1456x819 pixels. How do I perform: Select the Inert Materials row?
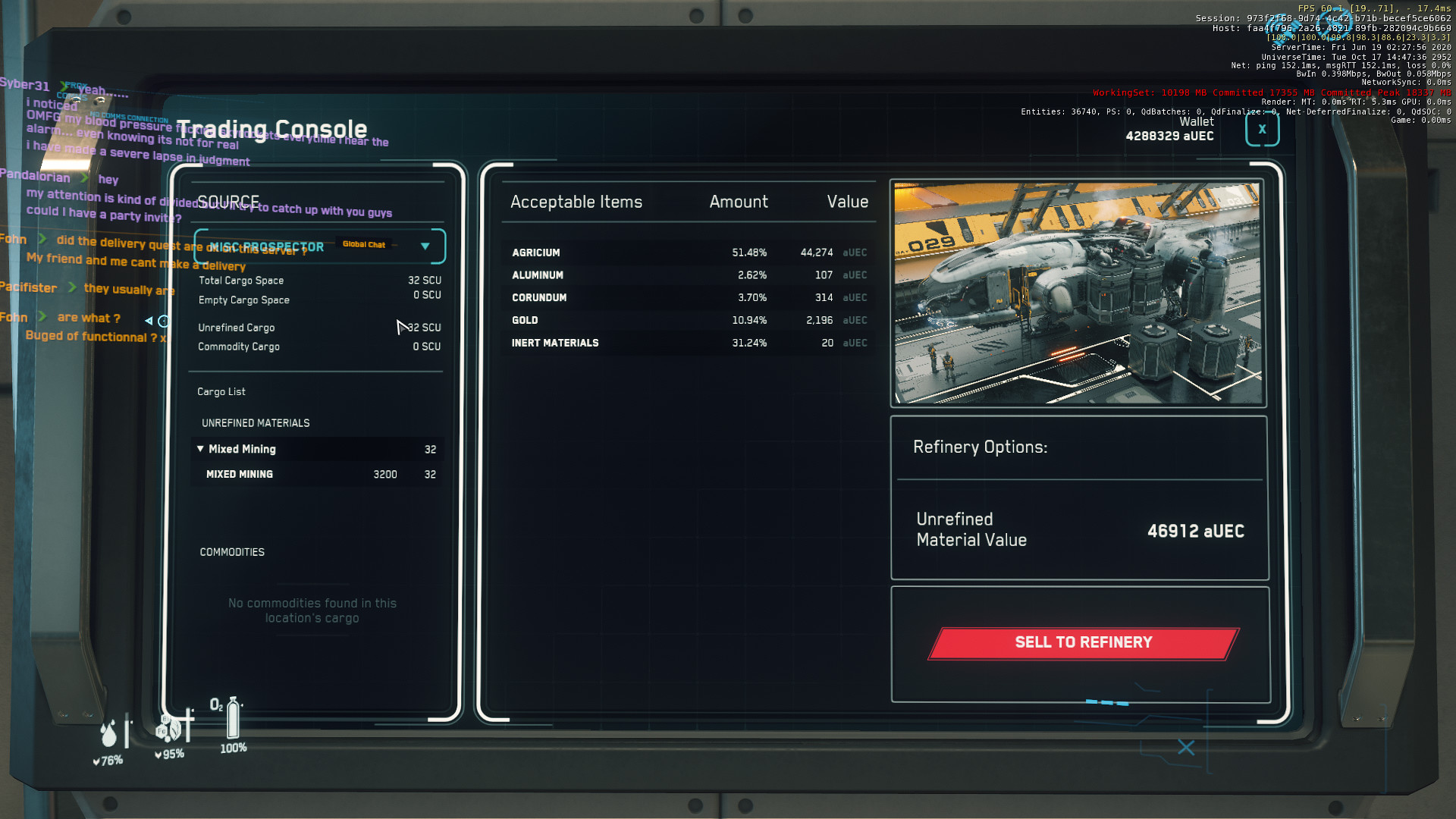(688, 344)
